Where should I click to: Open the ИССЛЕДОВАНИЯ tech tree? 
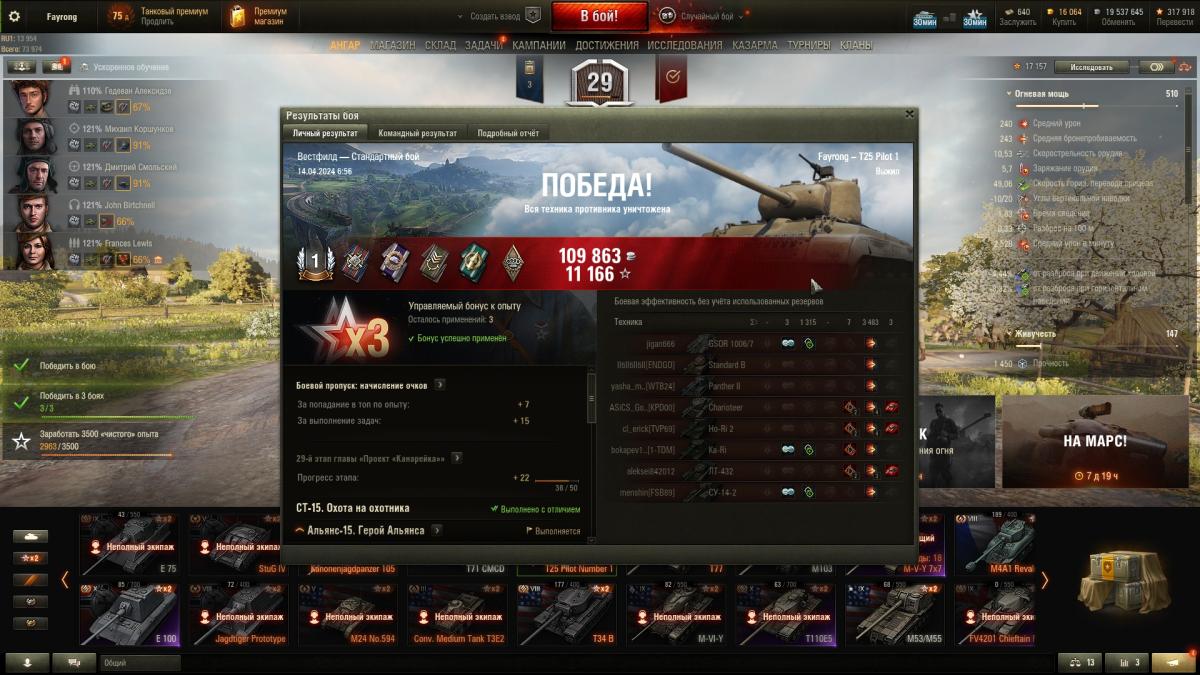coord(684,45)
